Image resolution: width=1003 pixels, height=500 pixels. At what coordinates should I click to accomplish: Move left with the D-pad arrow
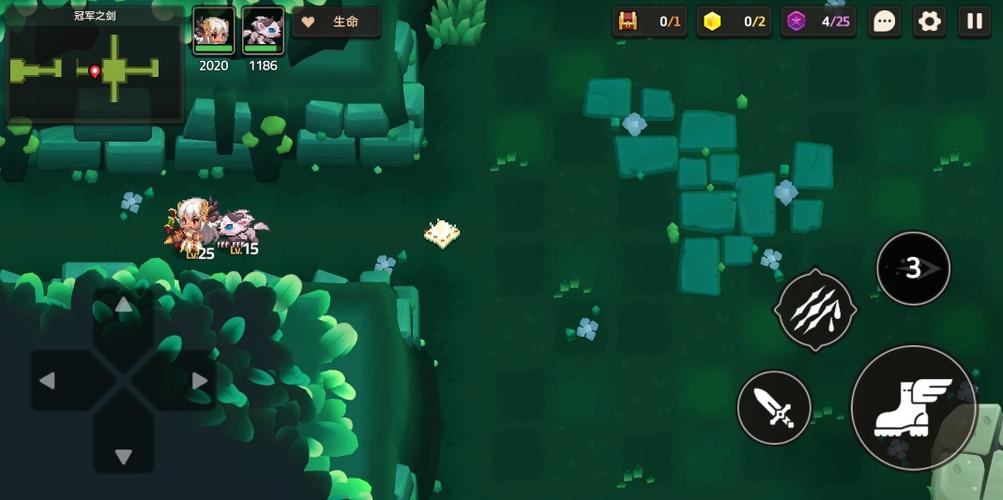47,381
